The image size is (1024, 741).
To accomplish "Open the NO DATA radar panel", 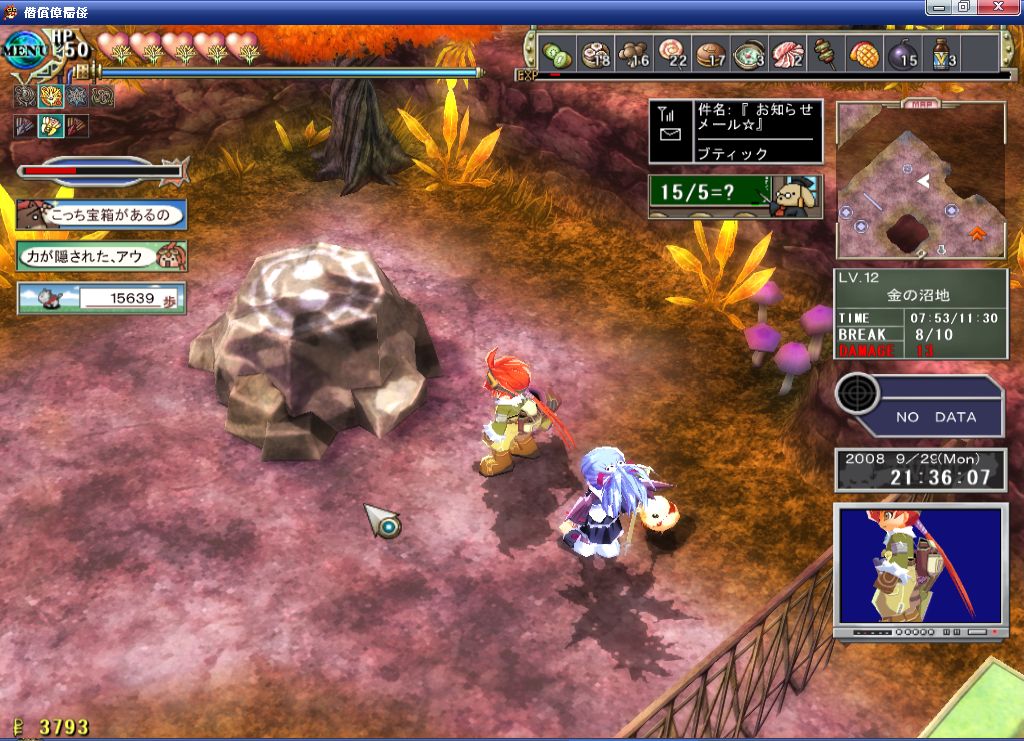I will 919,406.
